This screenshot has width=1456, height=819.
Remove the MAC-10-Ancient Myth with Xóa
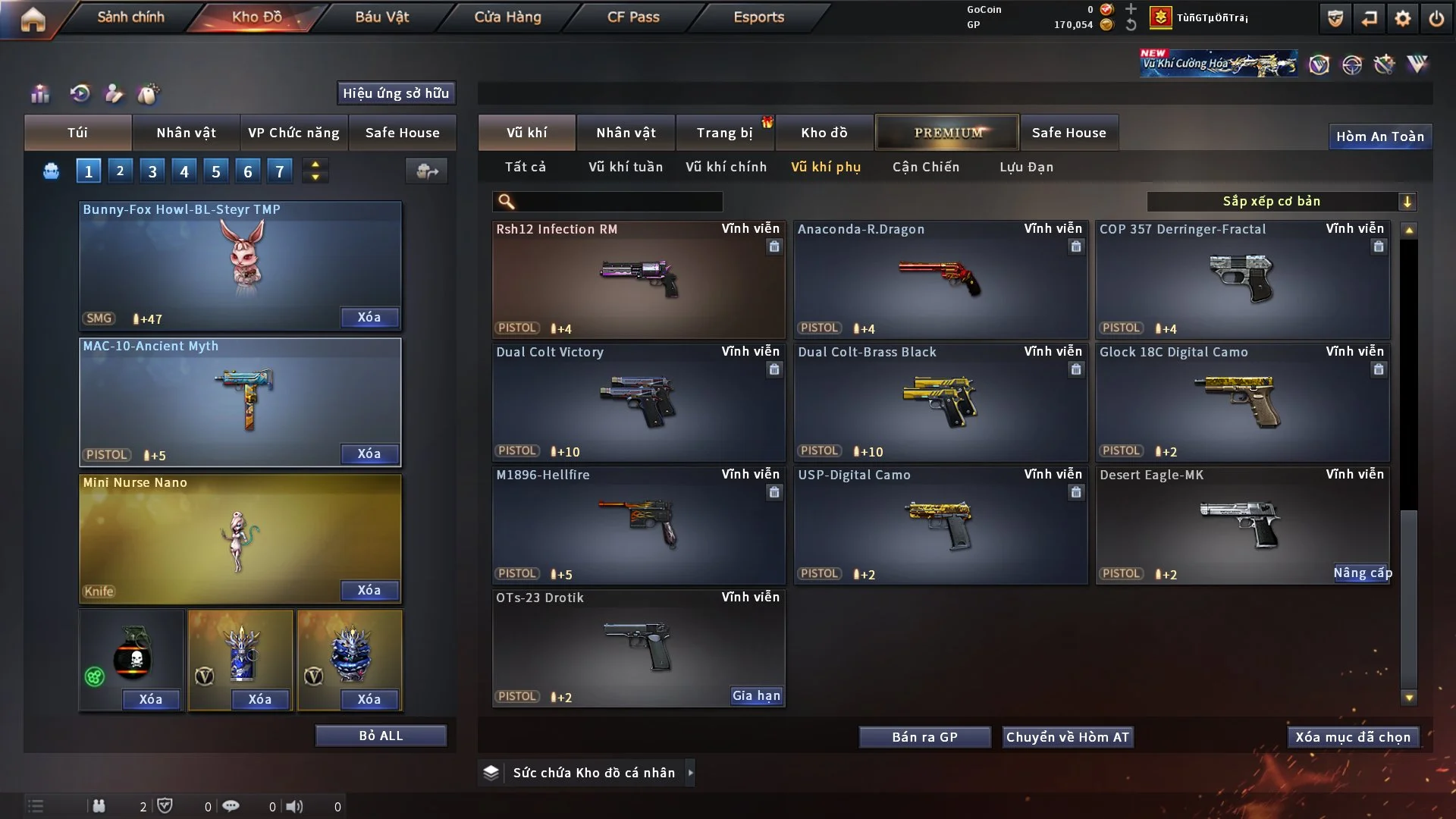coord(369,453)
